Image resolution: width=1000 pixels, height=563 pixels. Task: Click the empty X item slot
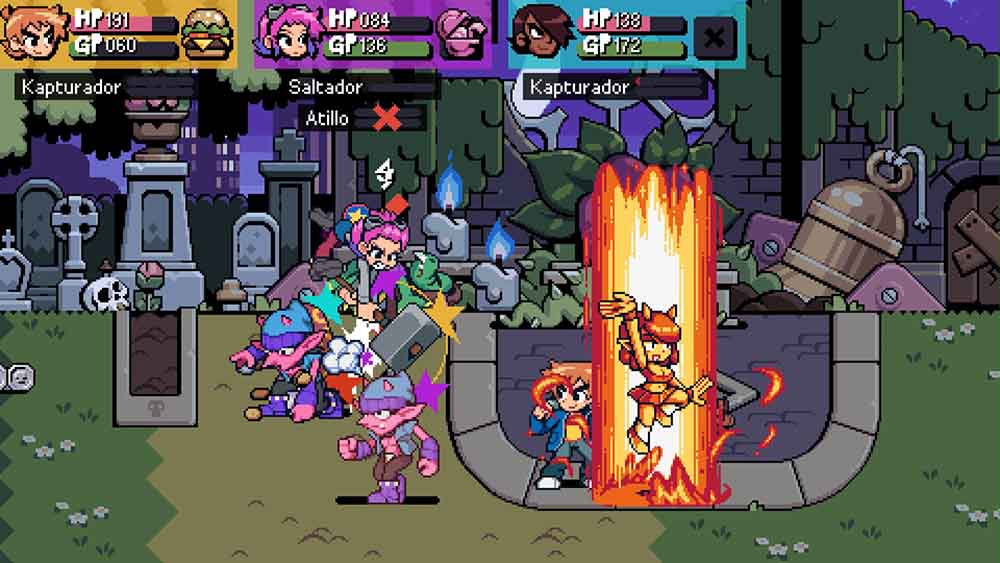pos(714,38)
